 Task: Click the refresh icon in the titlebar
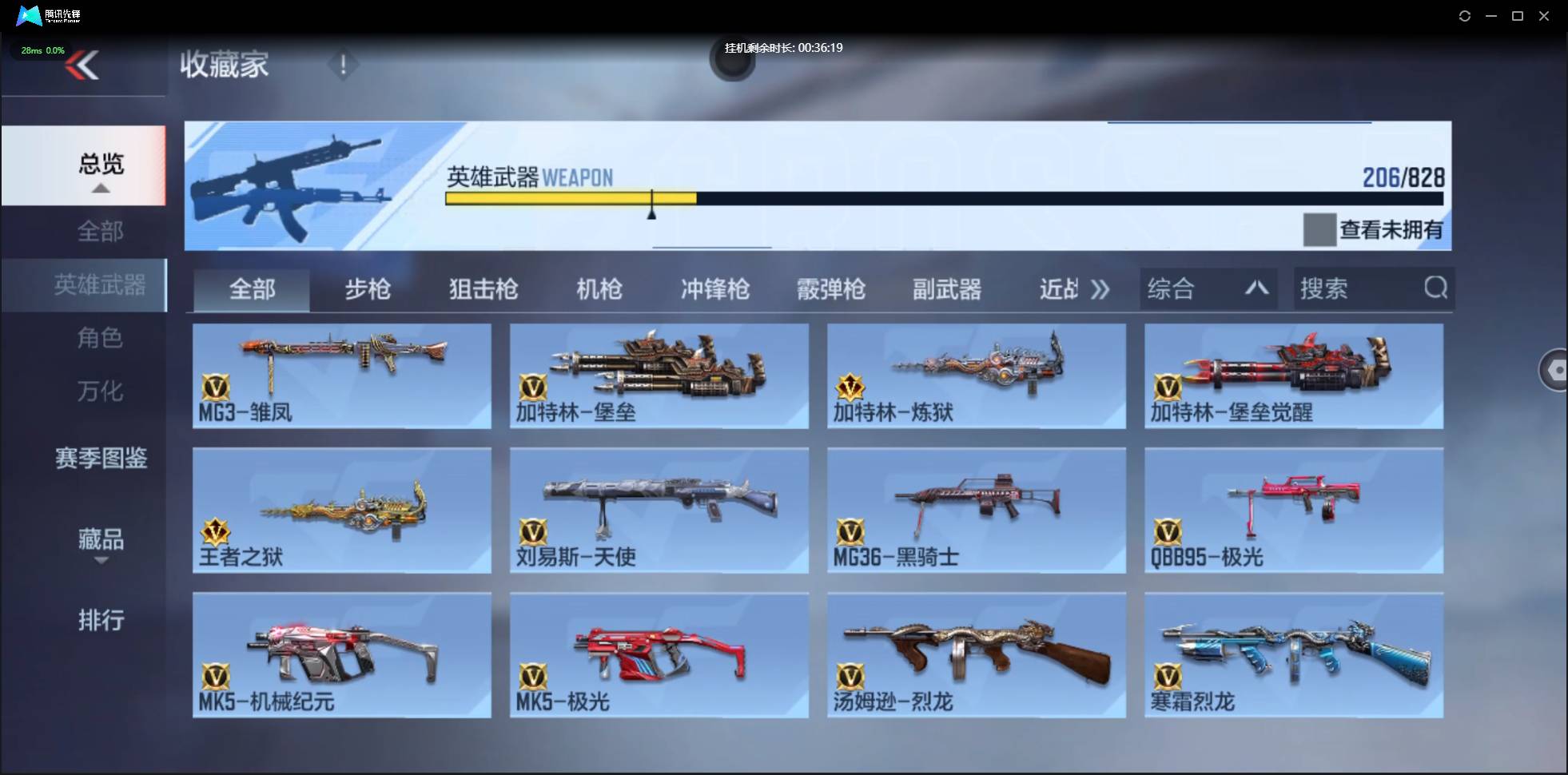click(x=1466, y=15)
